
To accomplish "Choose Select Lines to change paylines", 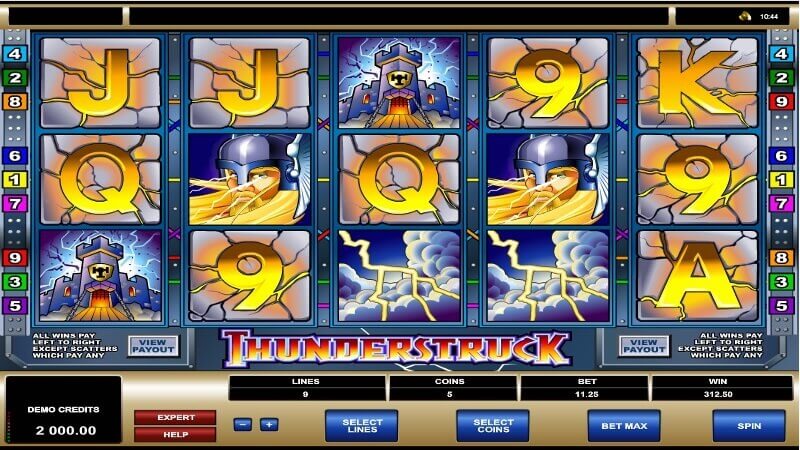I will [361, 425].
